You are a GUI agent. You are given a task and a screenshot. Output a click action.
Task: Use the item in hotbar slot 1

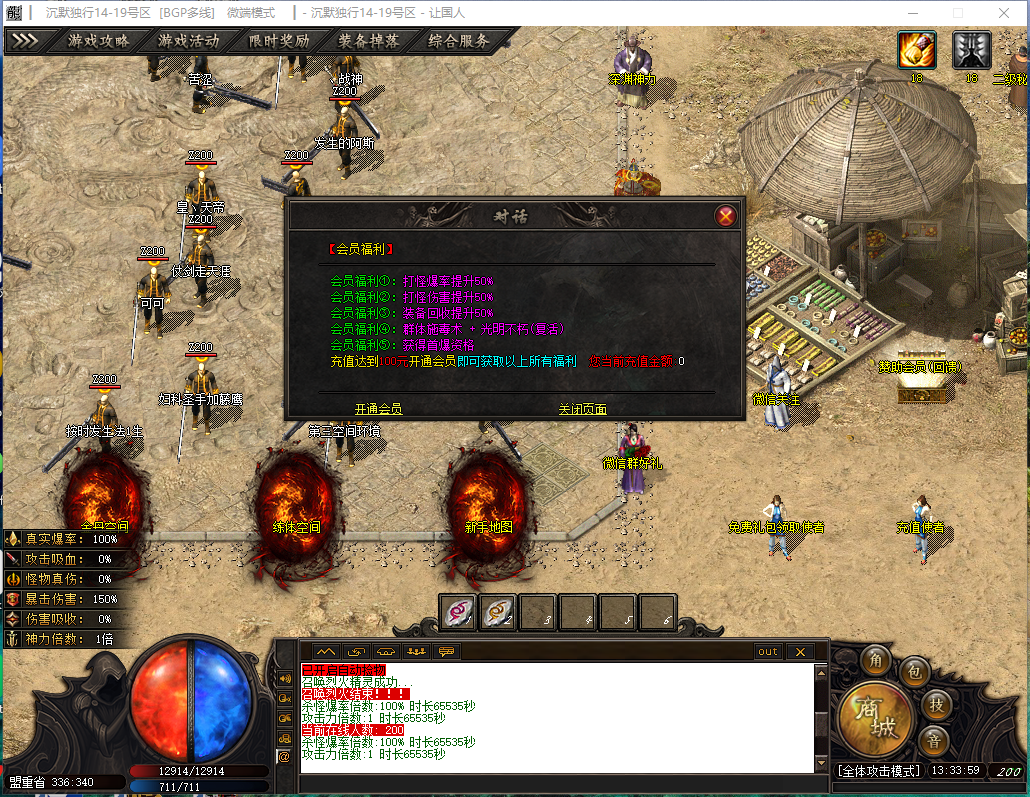(x=459, y=612)
